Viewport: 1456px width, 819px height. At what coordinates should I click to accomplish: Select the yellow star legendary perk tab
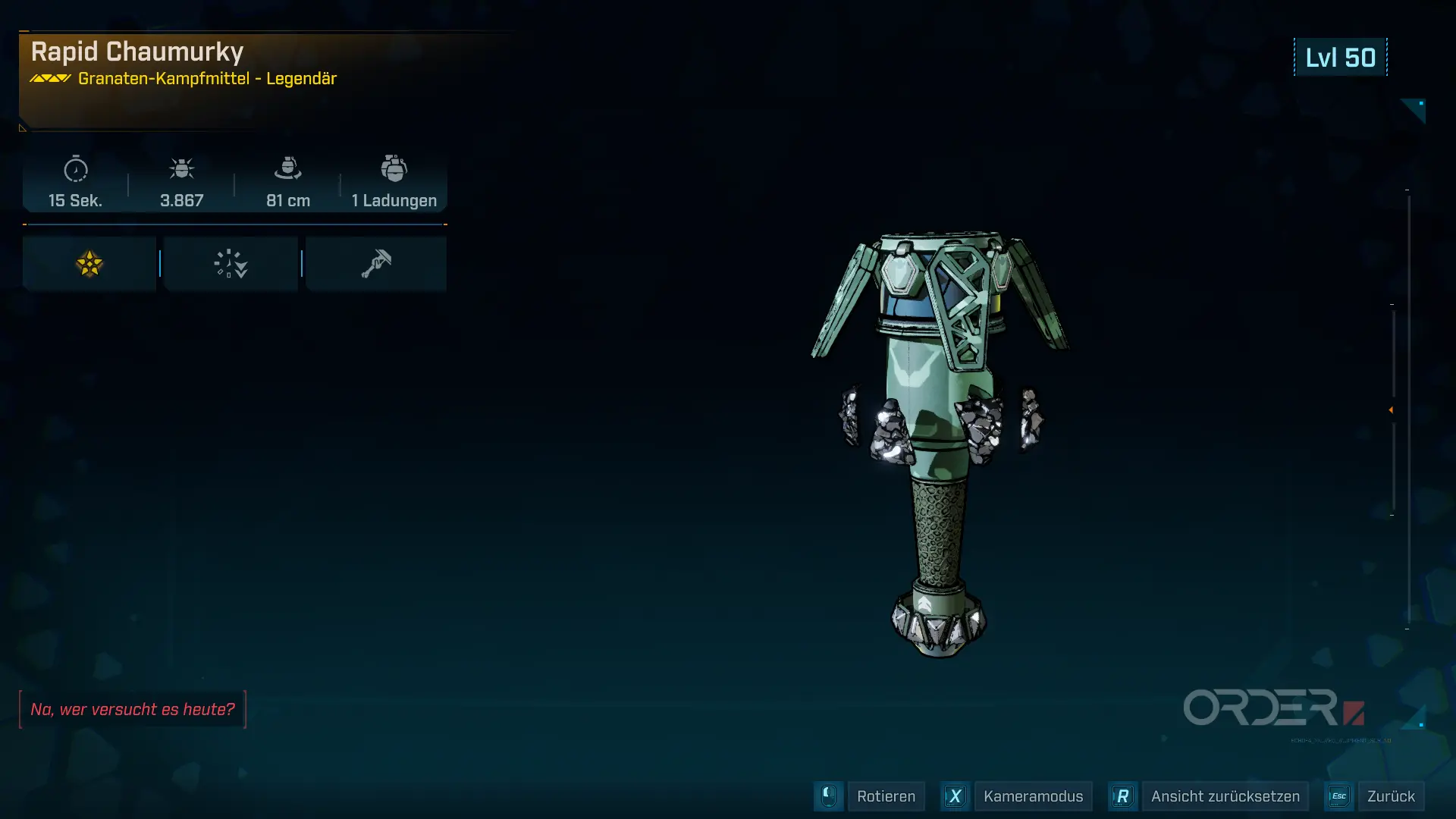tap(89, 264)
